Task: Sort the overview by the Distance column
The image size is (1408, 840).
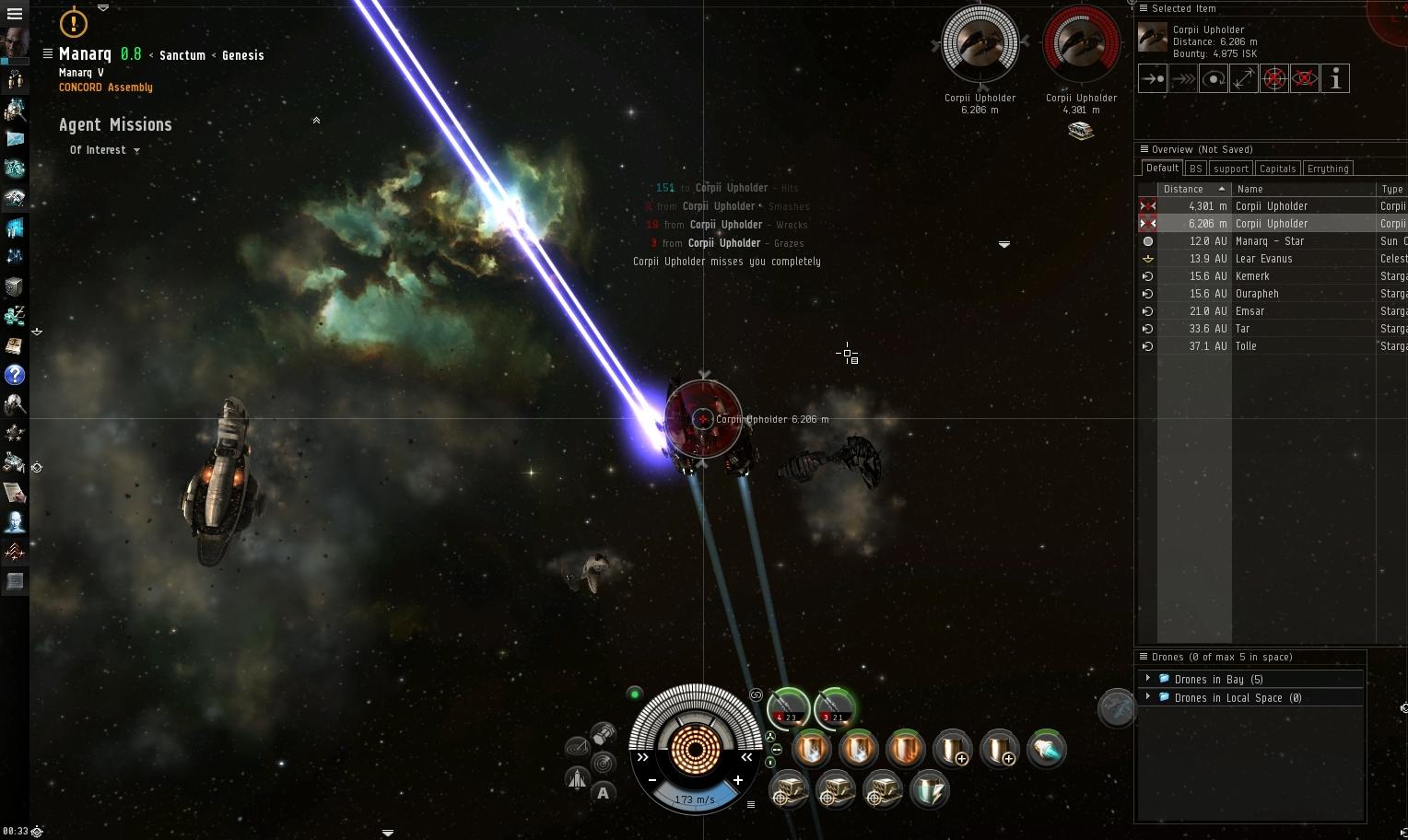Action: (1183, 188)
